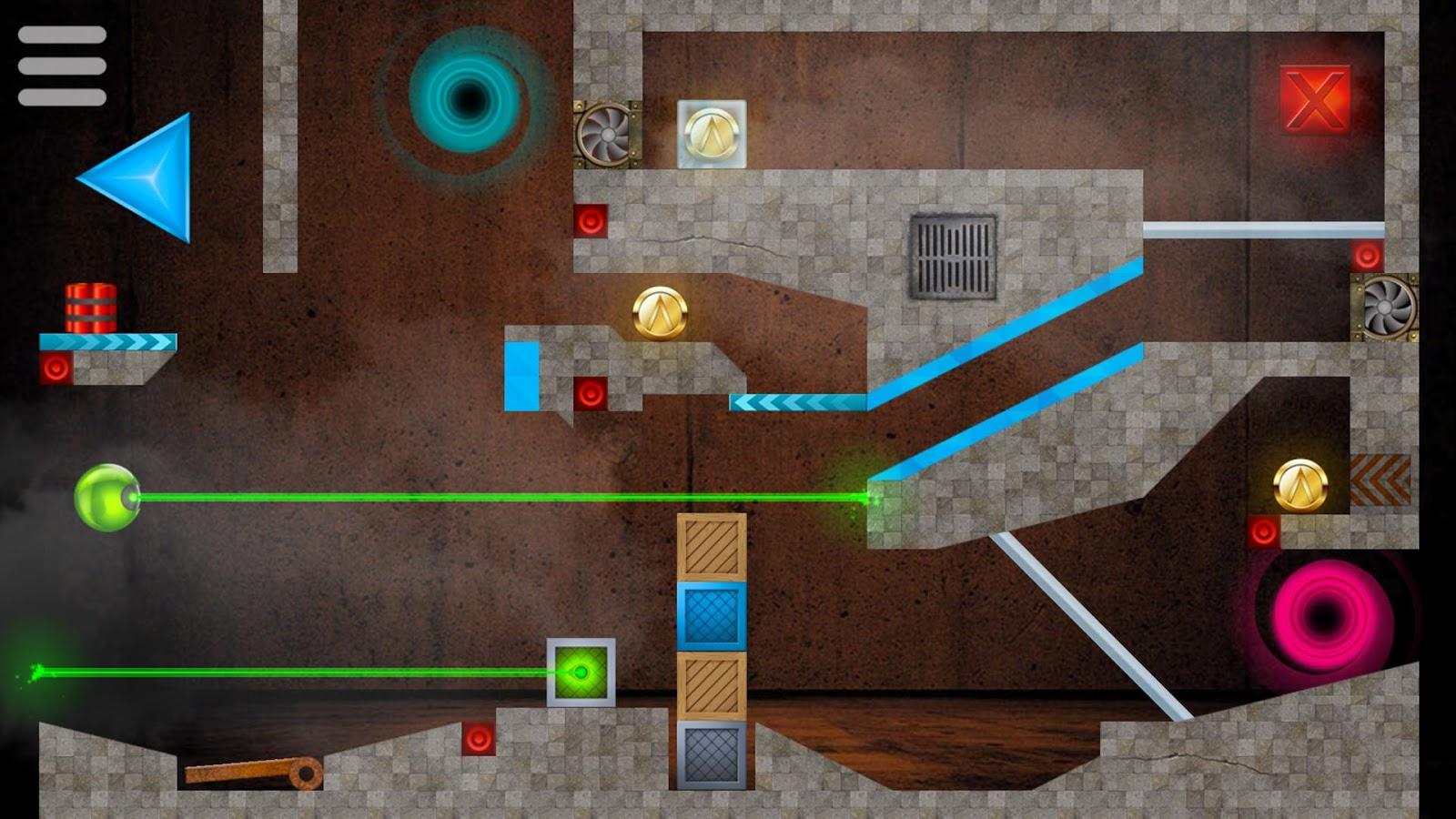1456x819 pixels.
Task: Grab the gold coin on the white block
Action: tap(711, 135)
